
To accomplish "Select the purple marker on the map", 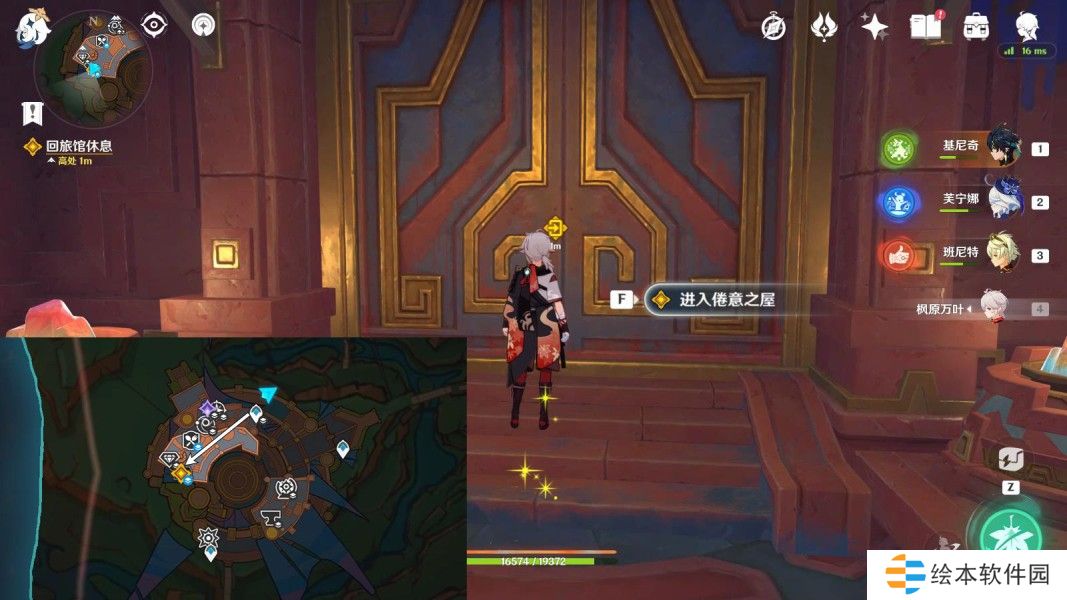I will tap(208, 408).
